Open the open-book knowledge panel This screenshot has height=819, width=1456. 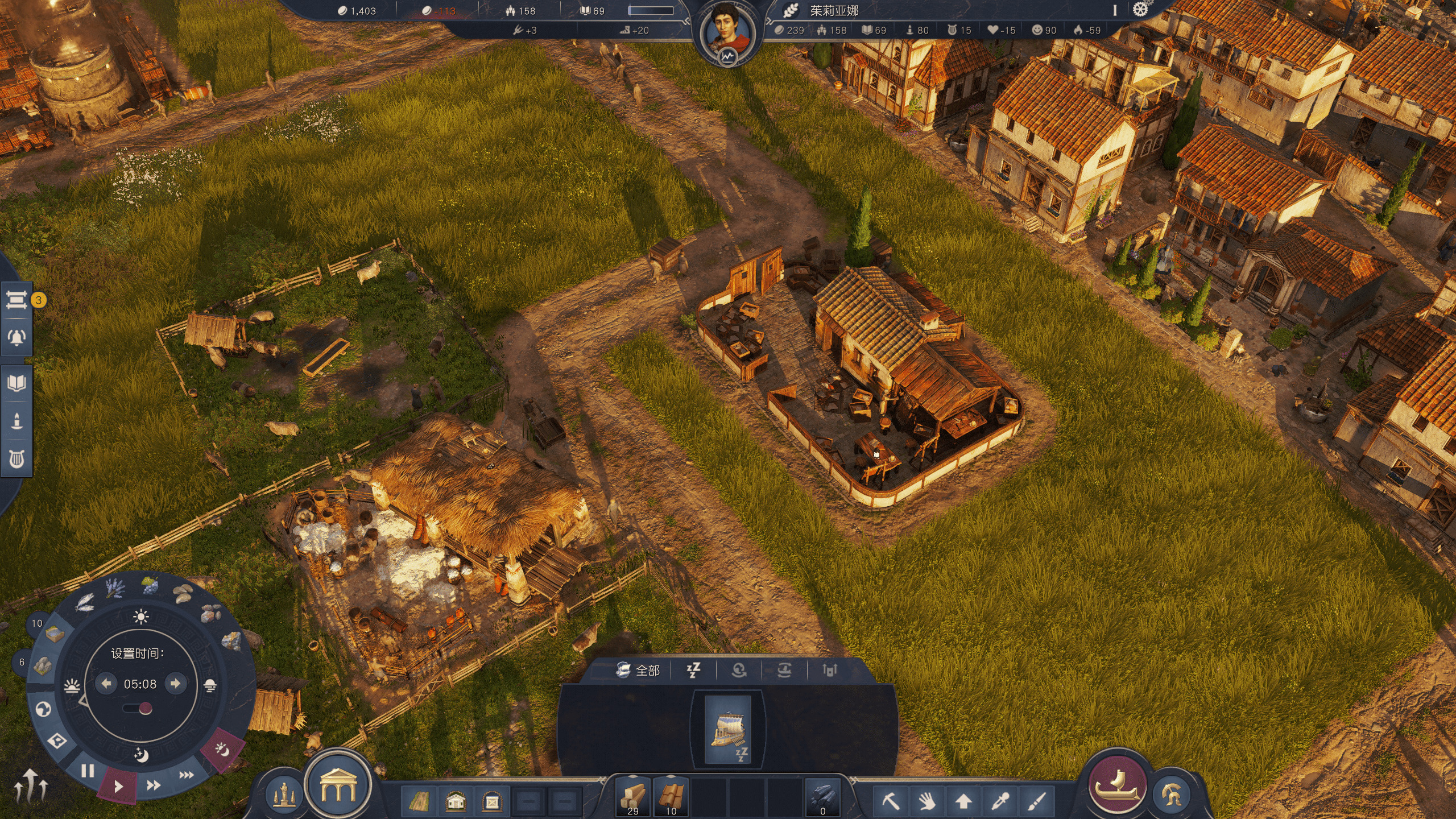(x=16, y=383)
